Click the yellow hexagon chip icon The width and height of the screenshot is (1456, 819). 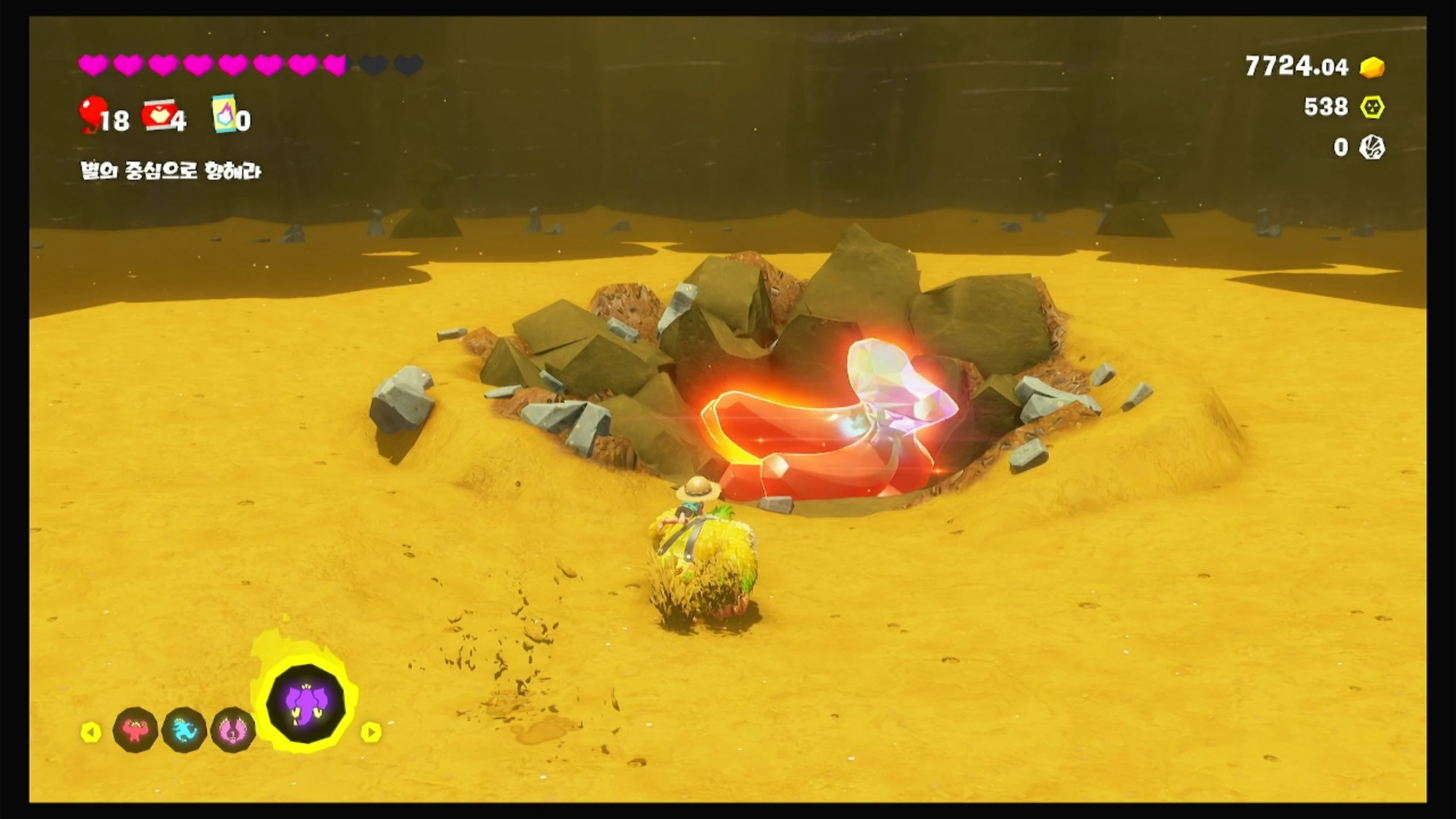[x=1372, y=107]
